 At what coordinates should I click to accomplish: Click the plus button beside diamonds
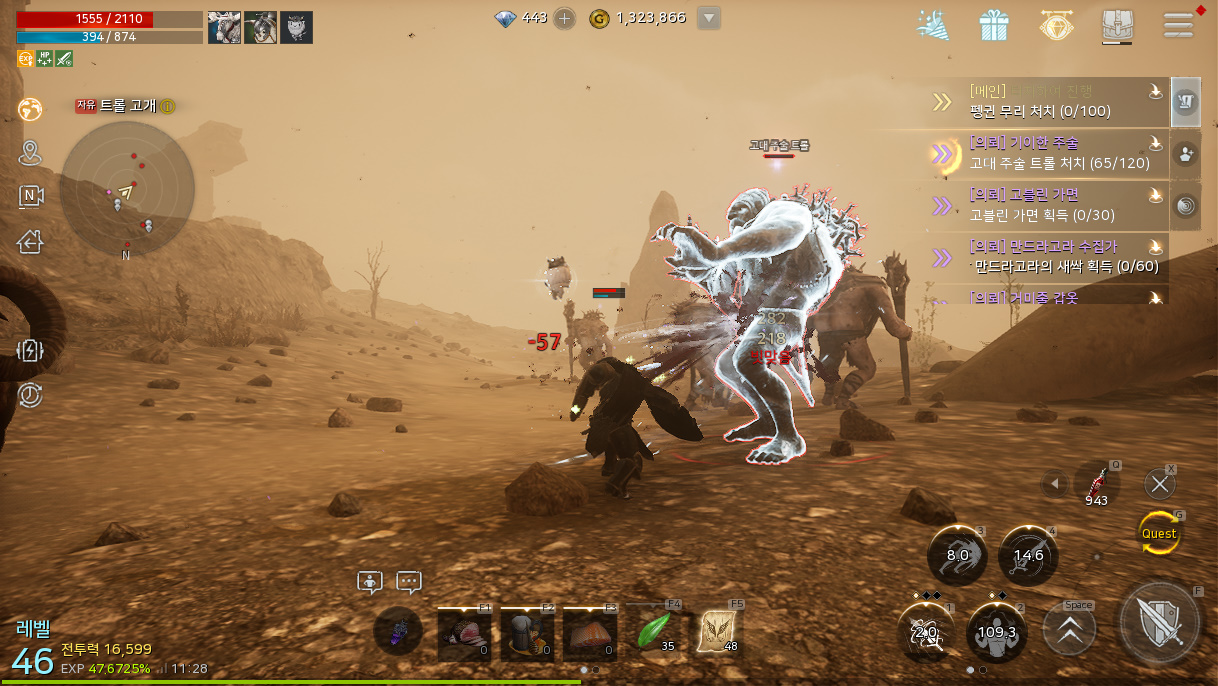(565, 18)
